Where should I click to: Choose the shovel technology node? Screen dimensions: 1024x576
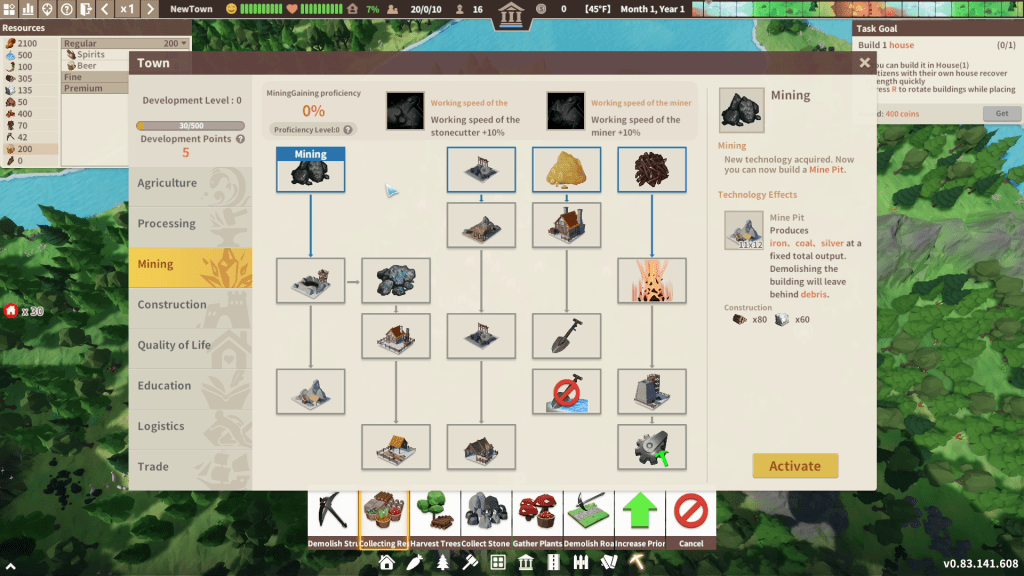coord(566,336)
